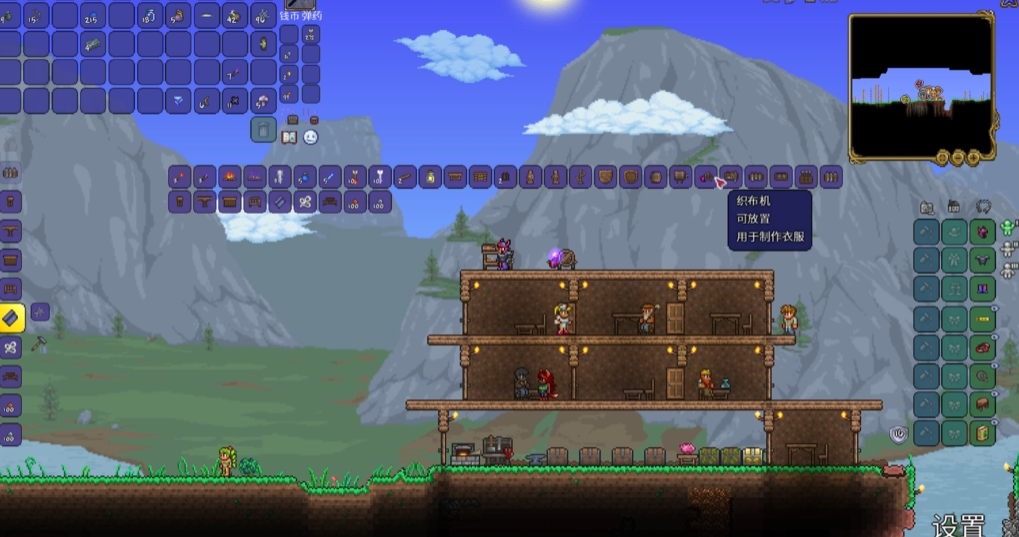This screenshot has width=1019, height=537.
Task: Select the stack of 42 seeds slot
Action: point(235,16)
